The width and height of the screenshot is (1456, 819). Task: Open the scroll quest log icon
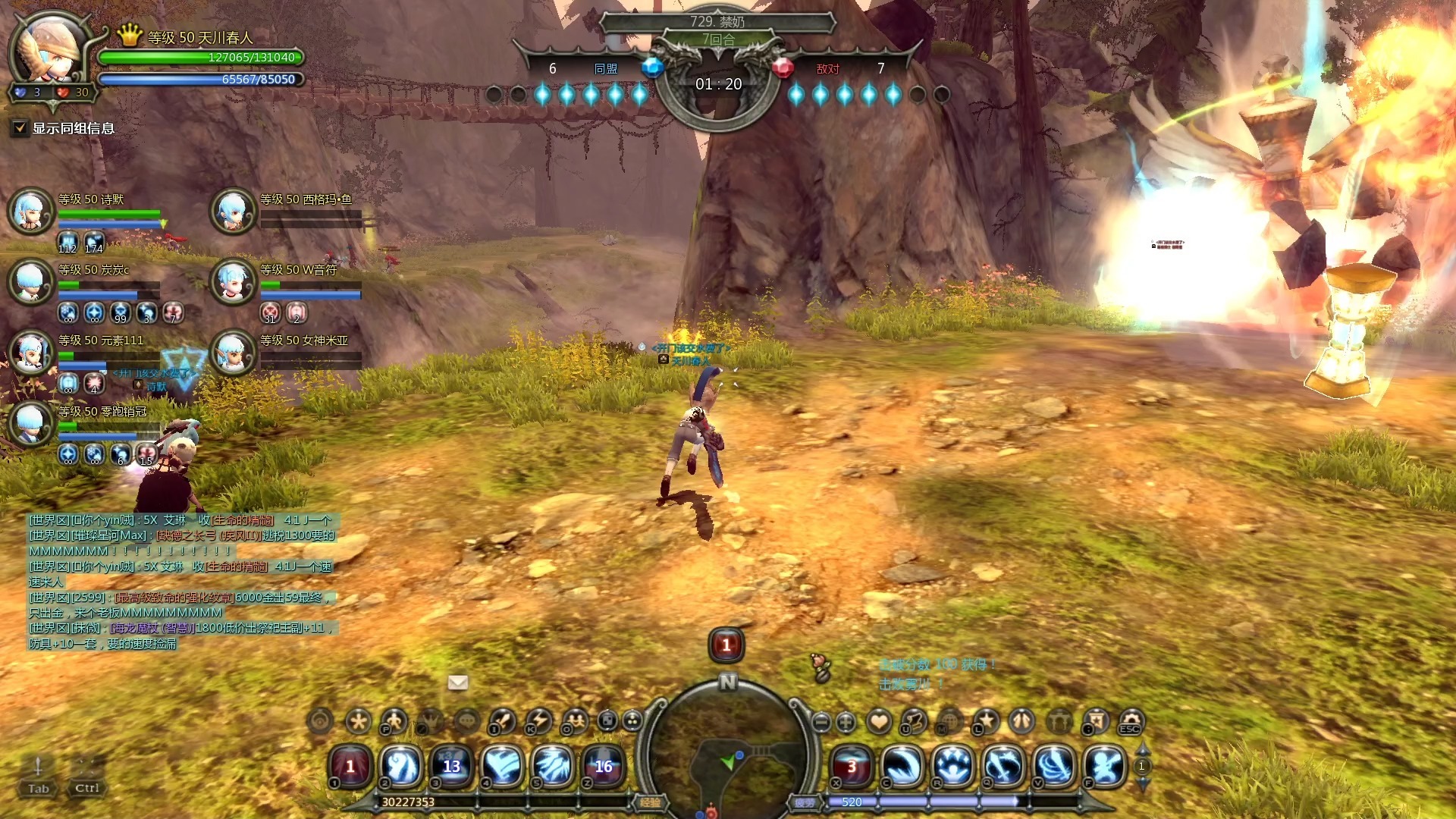915,721
